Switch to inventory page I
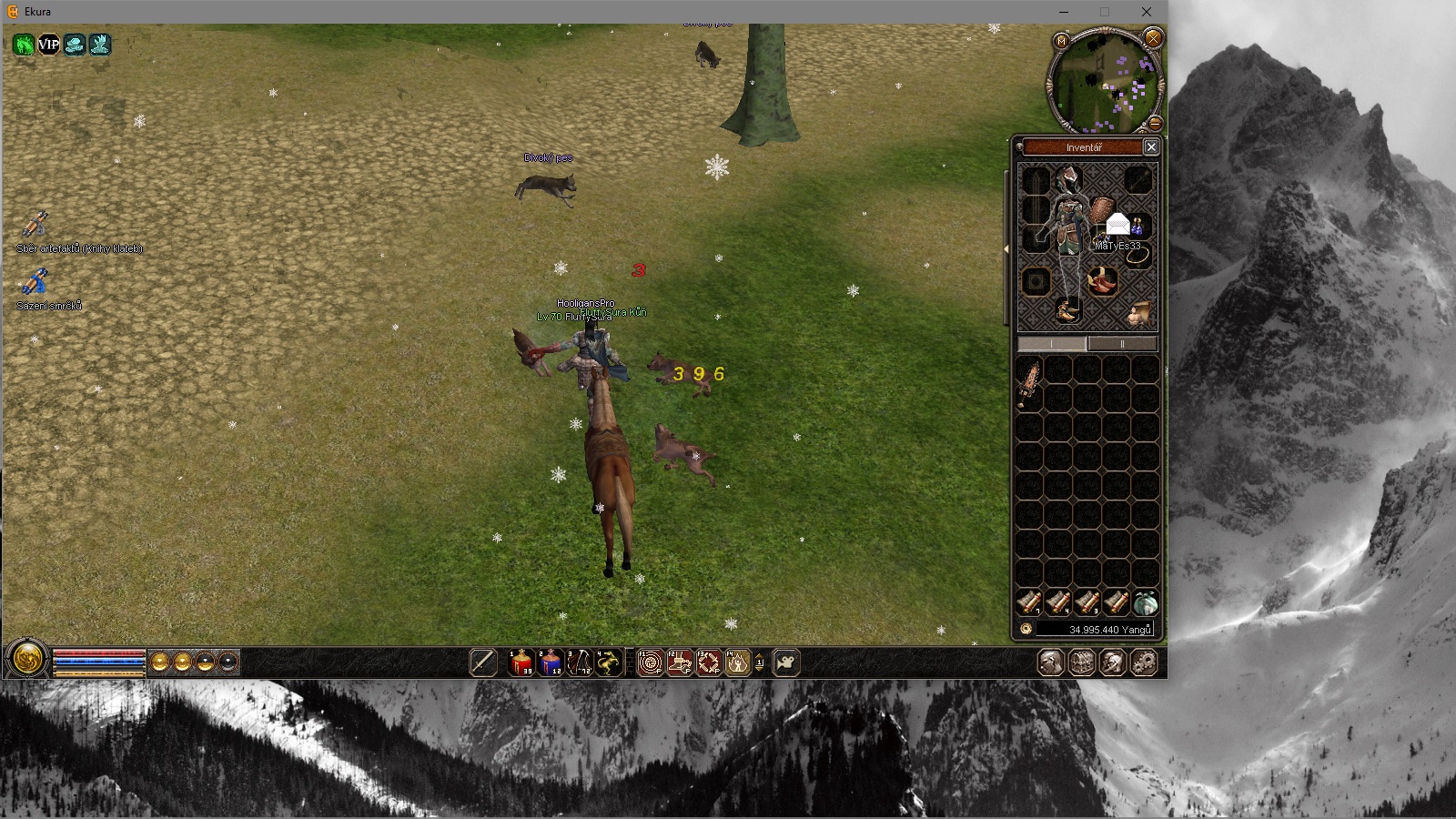Screen dimensions: 1456x819 [1051, 344]
